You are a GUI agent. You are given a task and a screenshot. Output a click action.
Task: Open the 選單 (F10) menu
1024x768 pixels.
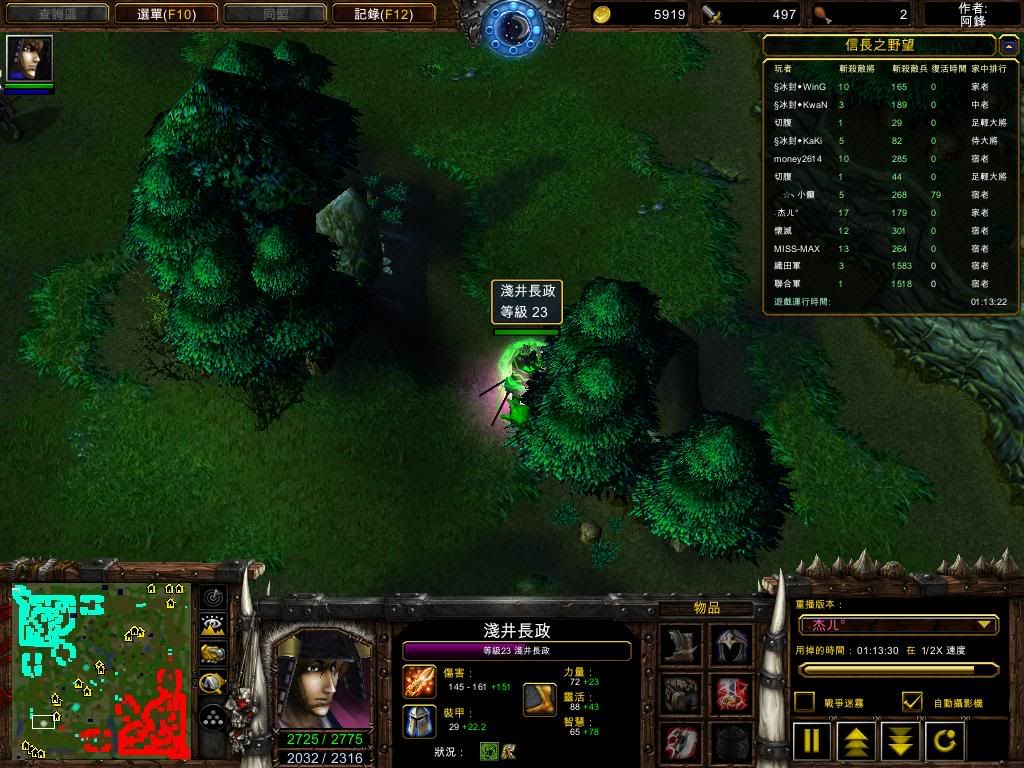click(x=166, y=14)
